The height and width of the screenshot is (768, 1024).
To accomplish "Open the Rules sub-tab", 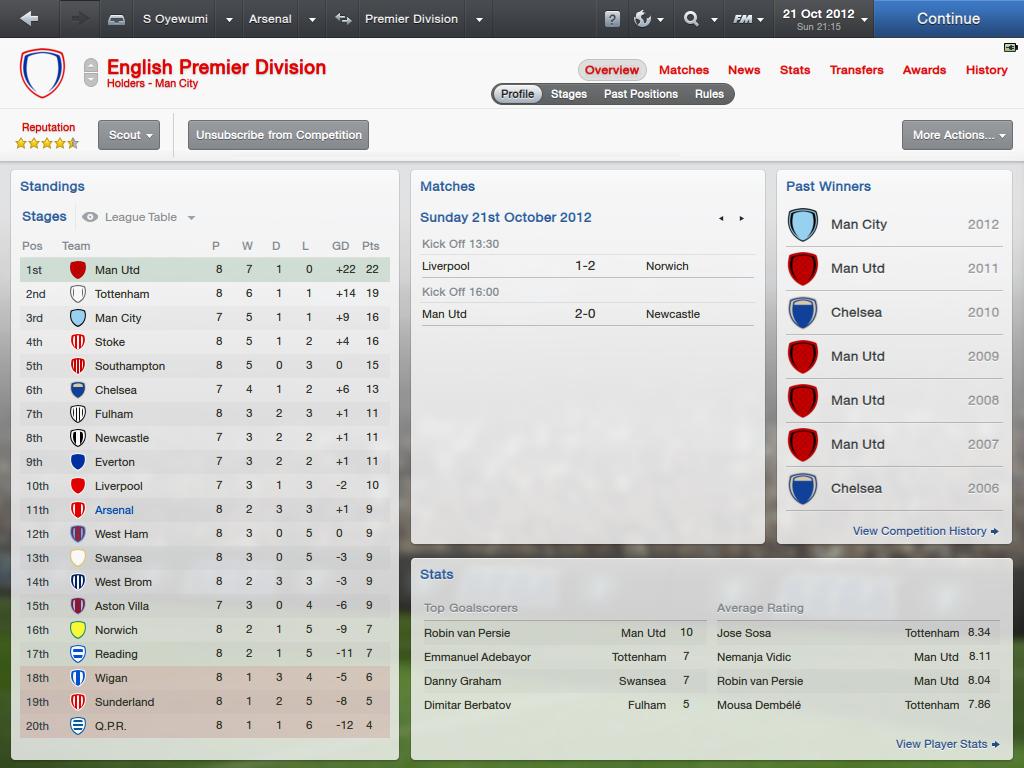I will click(709, 94).
